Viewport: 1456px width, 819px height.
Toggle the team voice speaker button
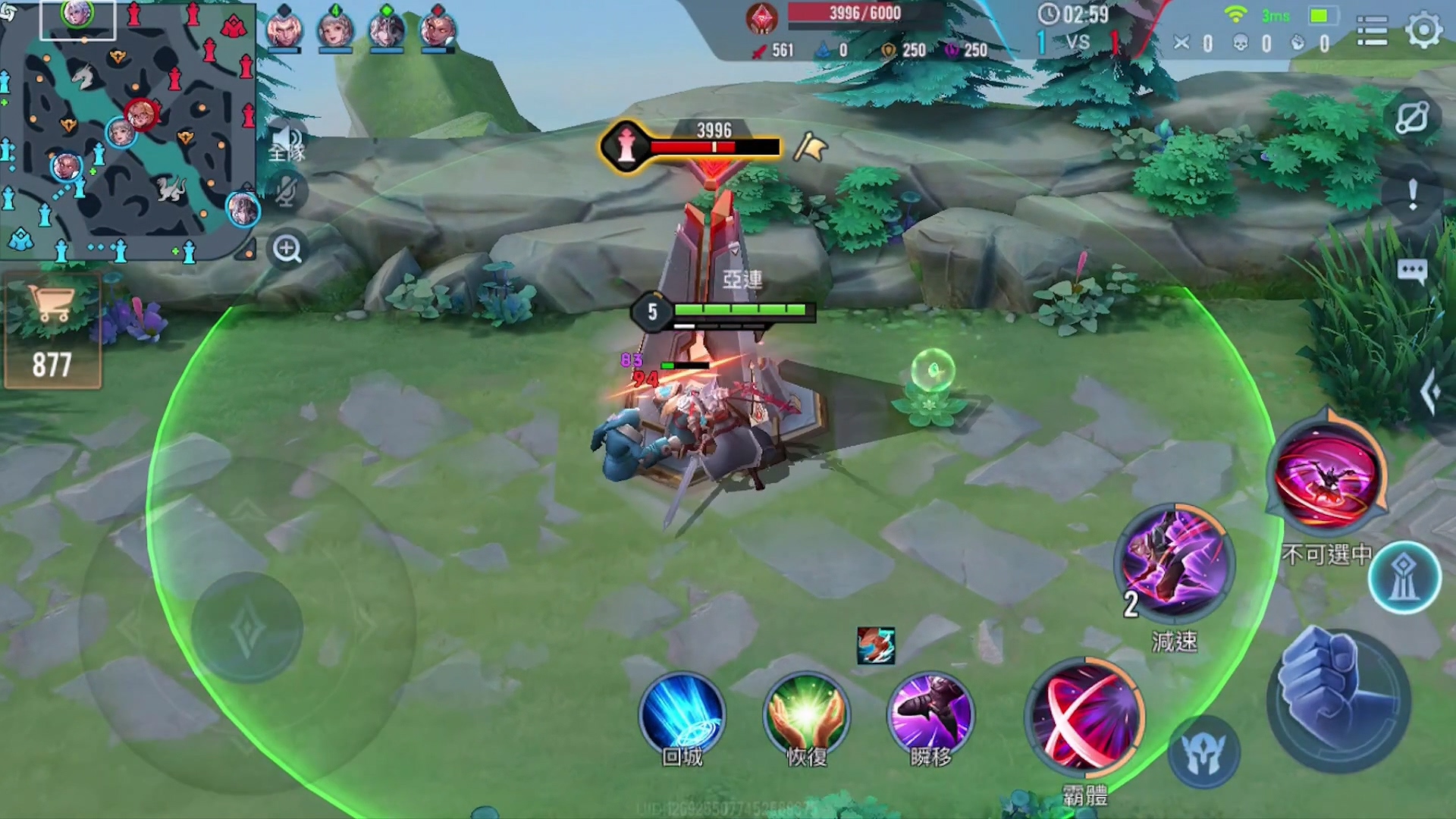tap(286, 143)
